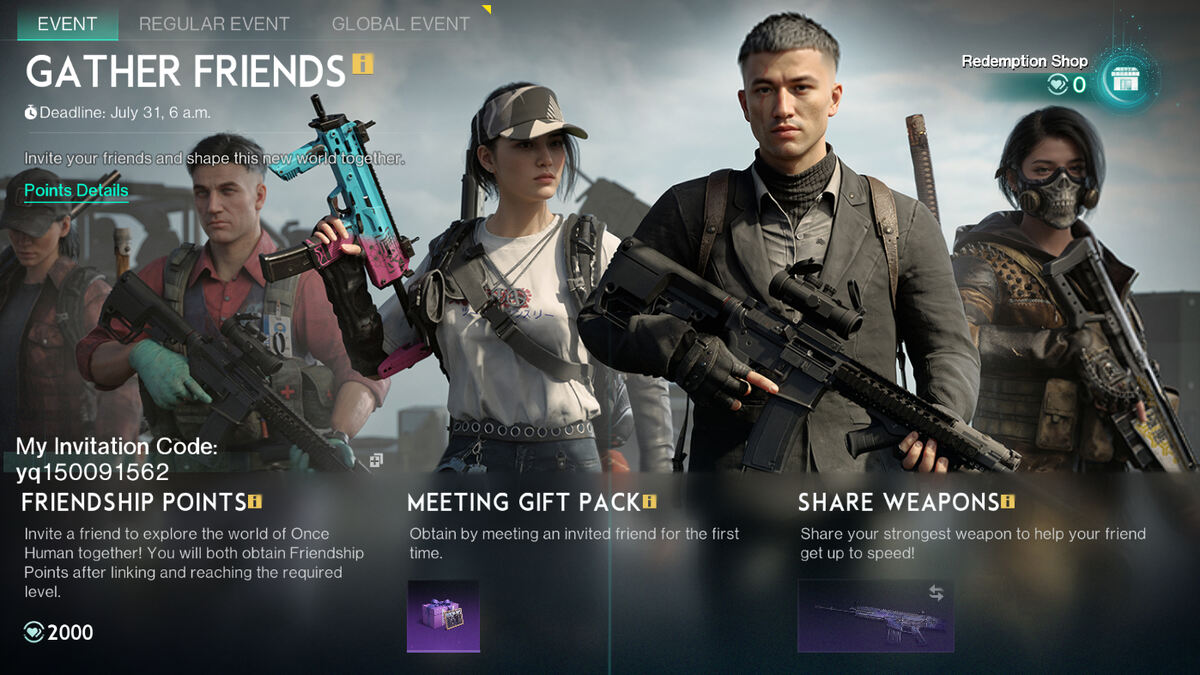Open the Regular Event tab
This screenshot has height=675, width=1200.
click(x=214, y=24)
